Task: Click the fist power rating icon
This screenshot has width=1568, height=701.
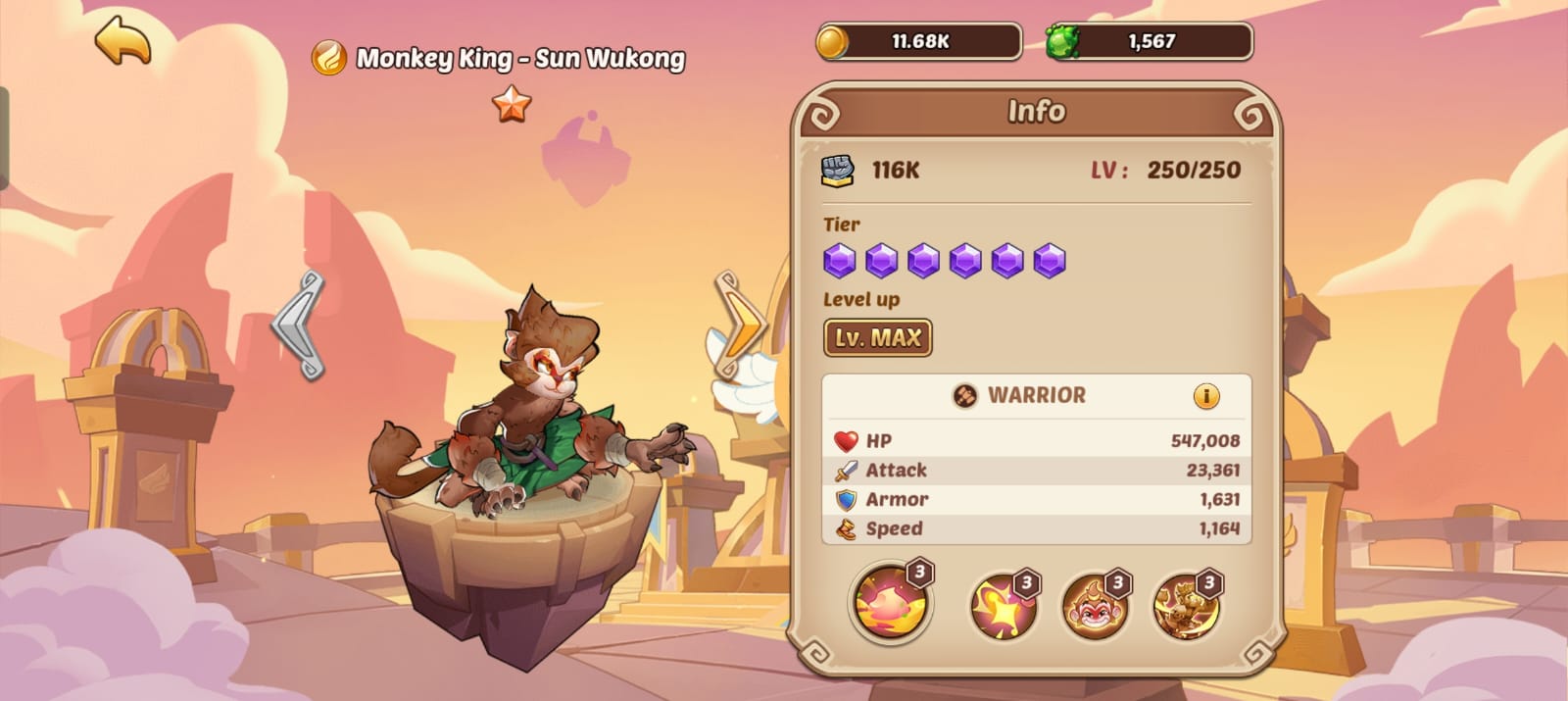Action: [x=837, y=171]
